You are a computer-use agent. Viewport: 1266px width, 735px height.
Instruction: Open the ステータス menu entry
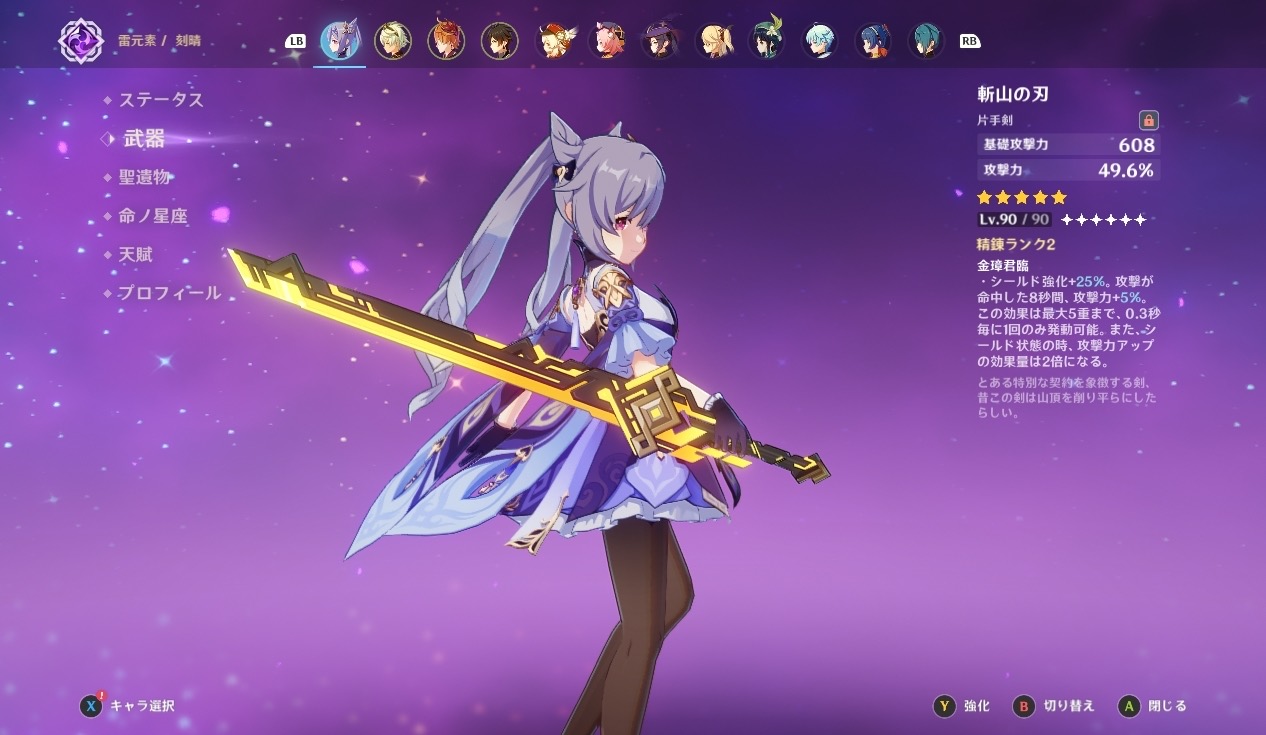pos(160,100)
